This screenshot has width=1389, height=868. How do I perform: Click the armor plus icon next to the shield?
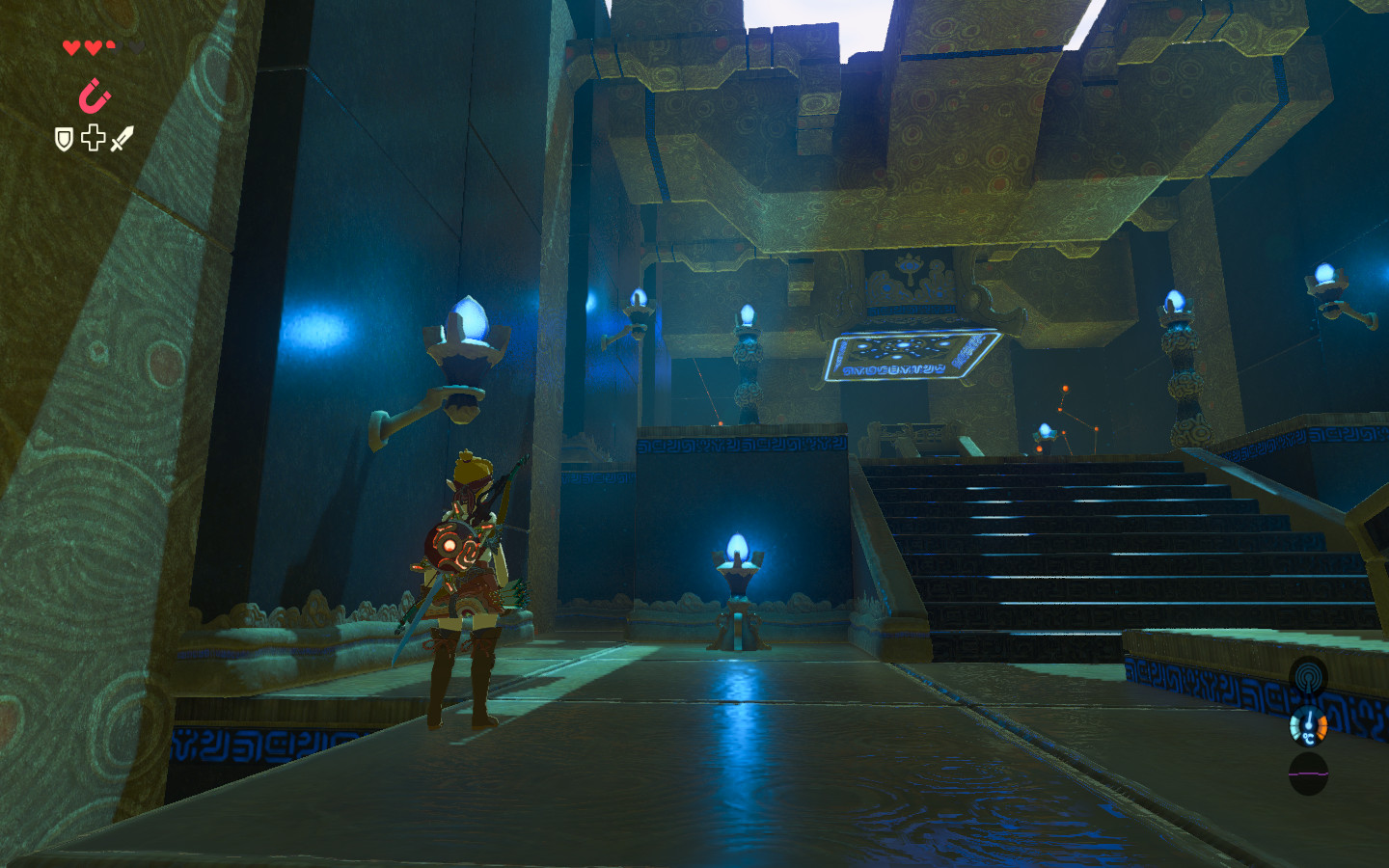[92, 137]
